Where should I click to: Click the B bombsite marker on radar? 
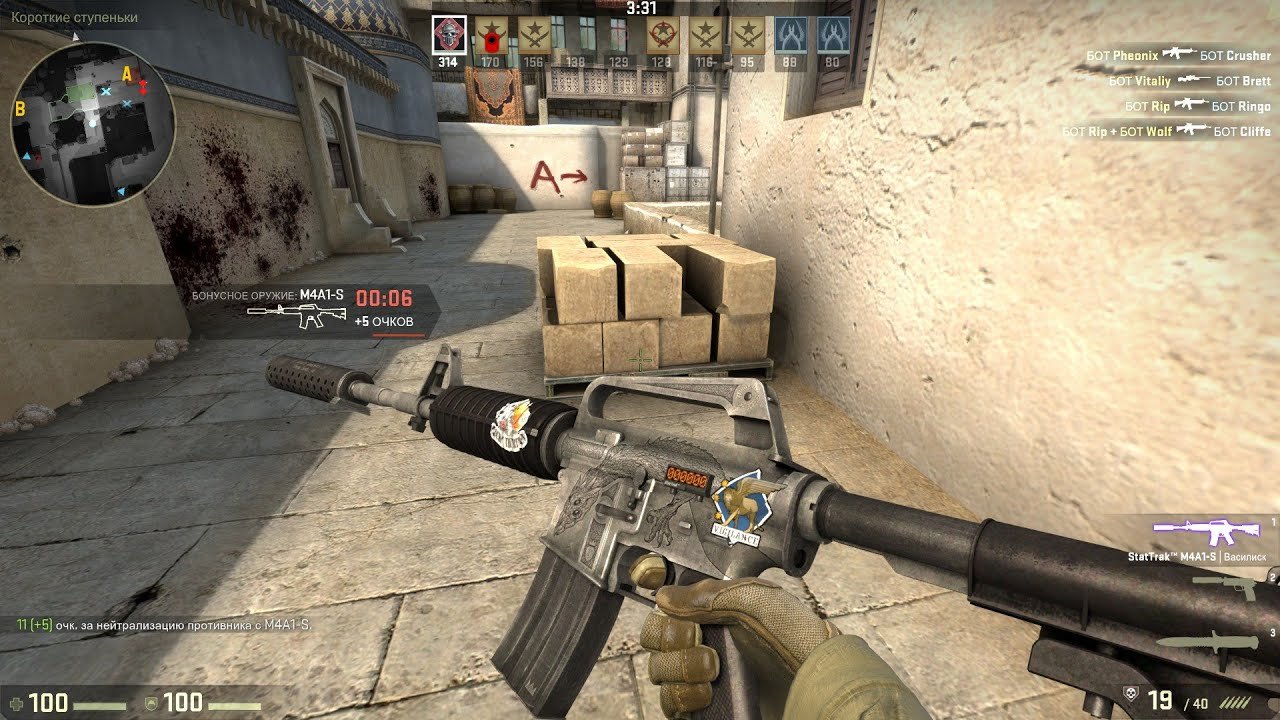20,110
